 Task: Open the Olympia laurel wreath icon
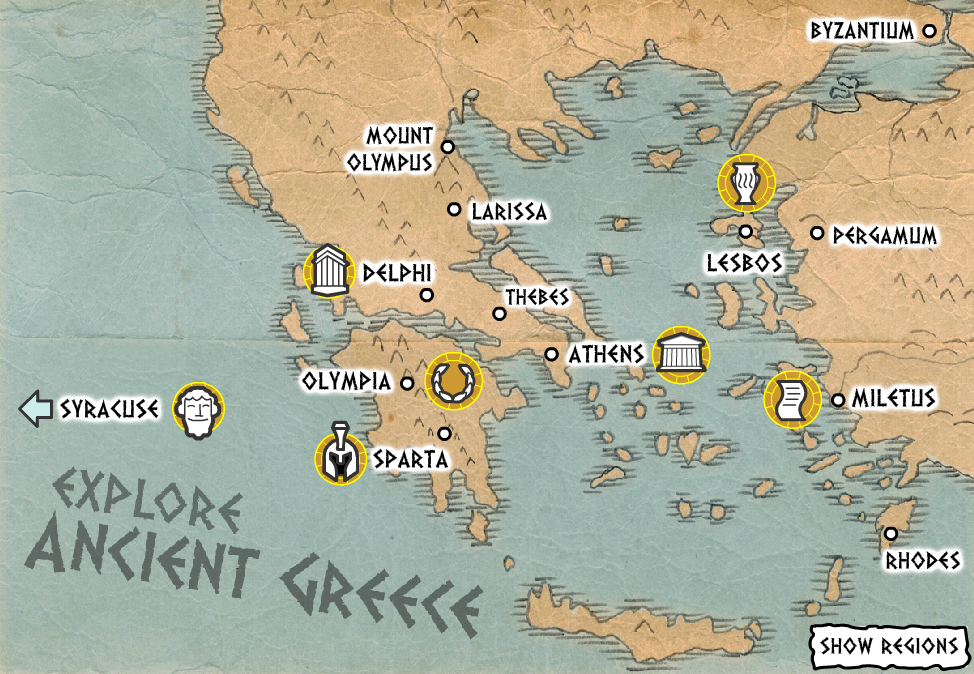[452, 381]
